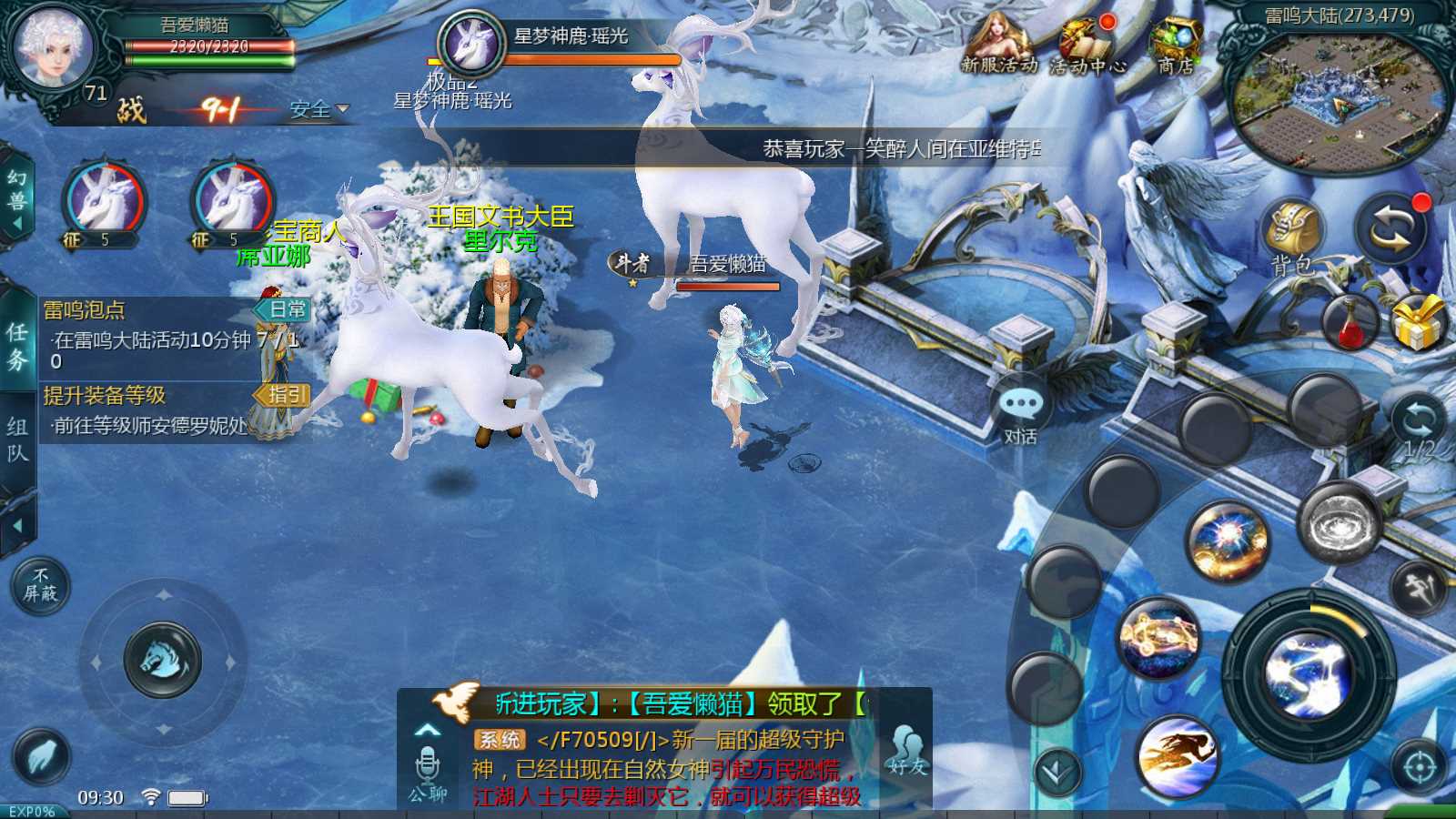Screen dimensions: 1456x819
Task: Open the 安全 mode dropdown
Action: pyautogui.click(x=318, y=110)
